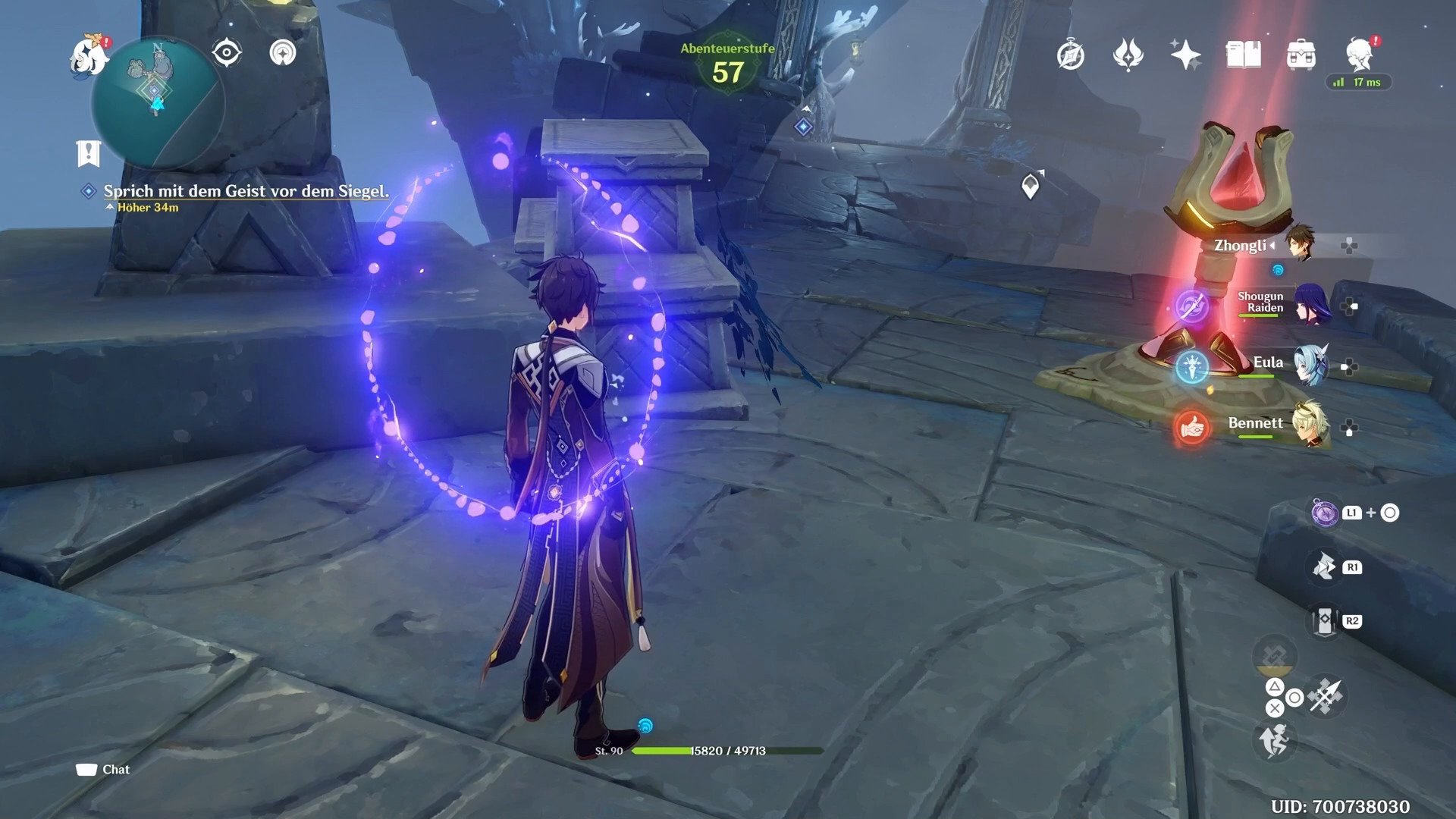
Task: Click the round gauge icon beside minimap
Action: (x=284, y=53)
